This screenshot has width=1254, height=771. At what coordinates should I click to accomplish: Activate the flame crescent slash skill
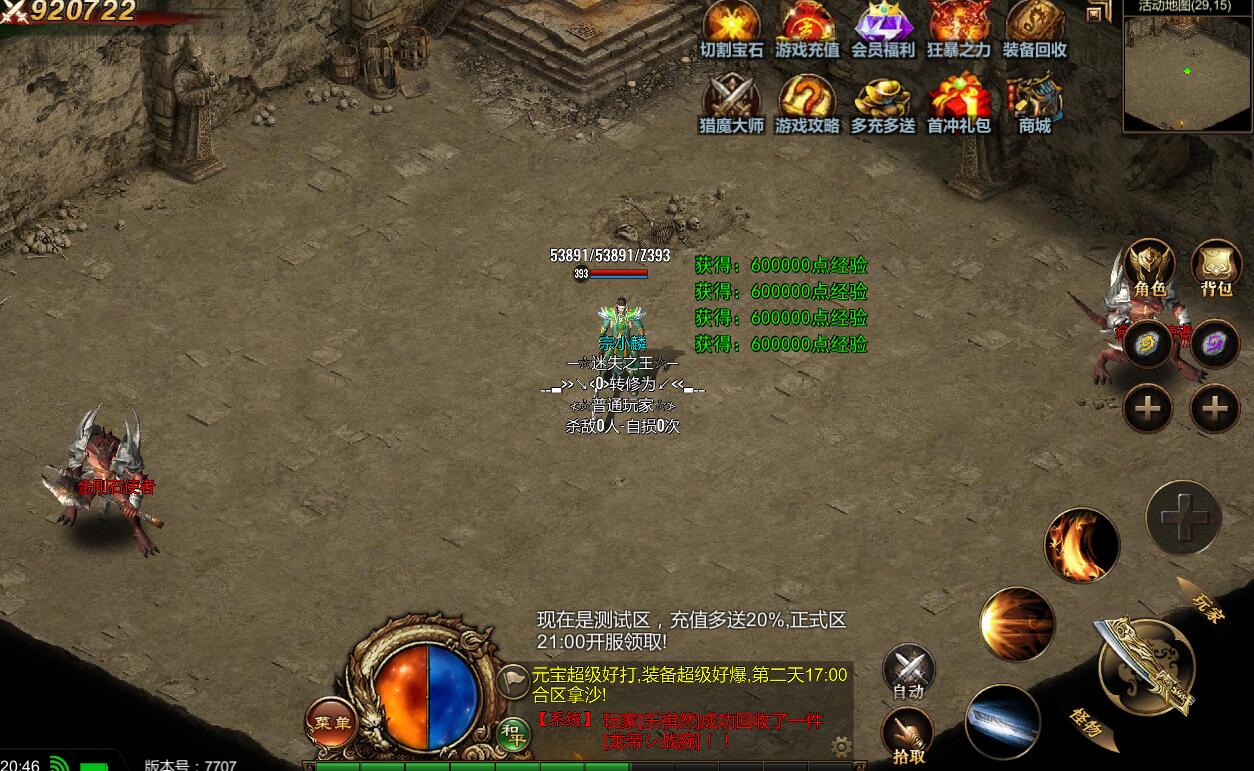pyautogui.click(x=1081, y=545)
